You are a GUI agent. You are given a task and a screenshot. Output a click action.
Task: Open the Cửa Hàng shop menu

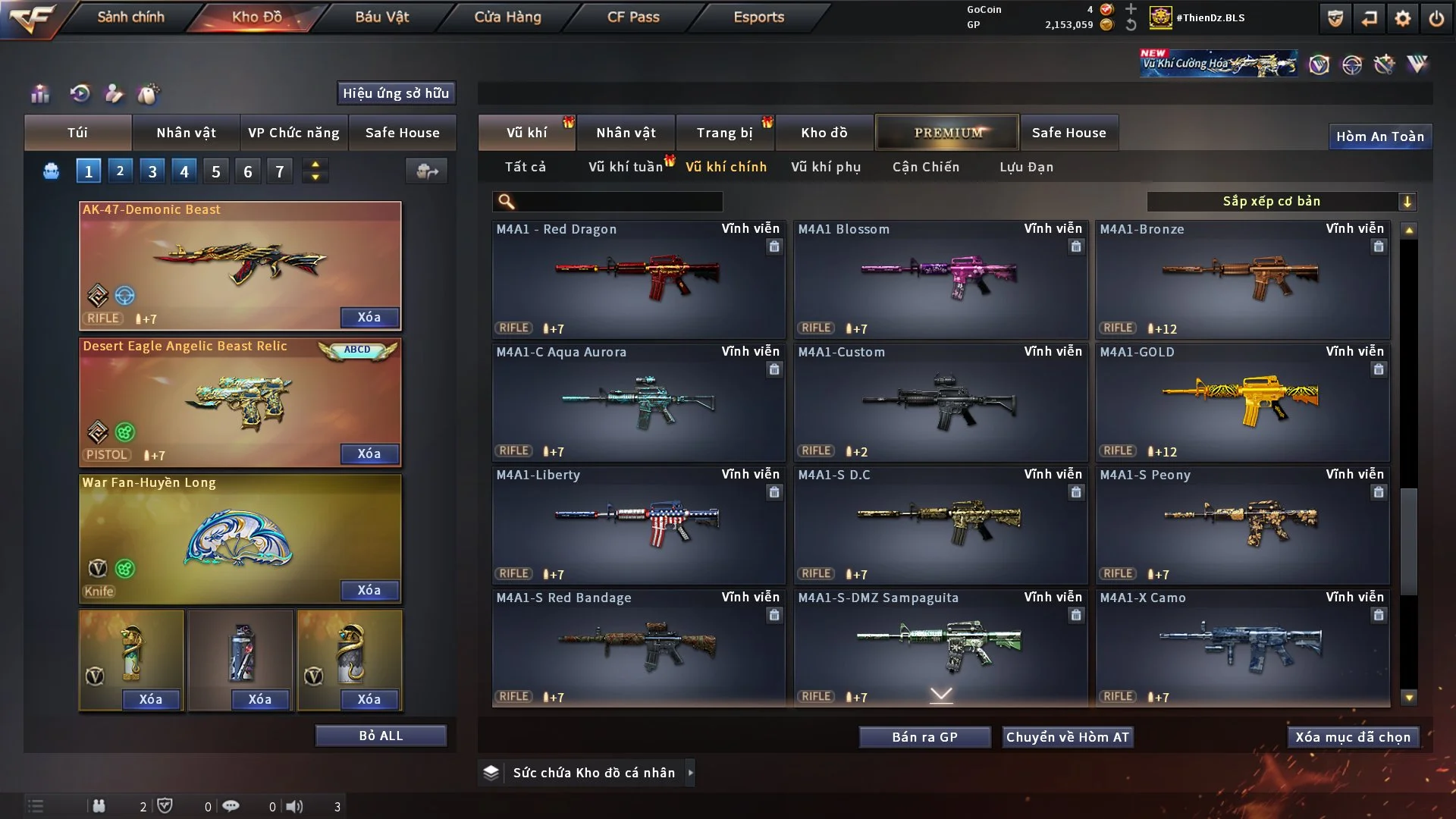pos(507,17)
